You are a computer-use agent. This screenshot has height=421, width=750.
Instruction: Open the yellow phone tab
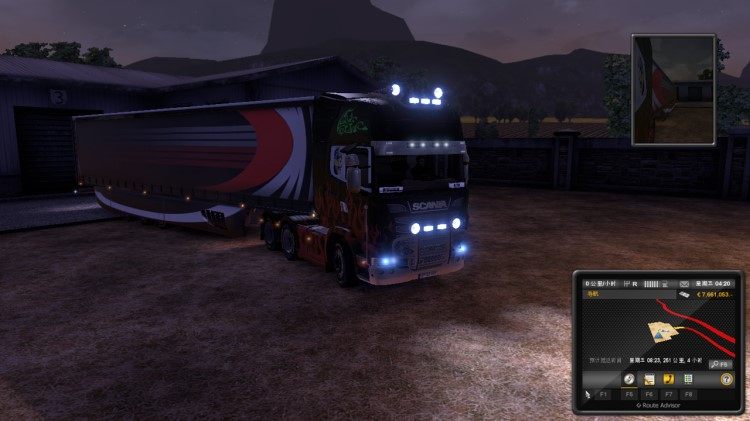(667, 379)
